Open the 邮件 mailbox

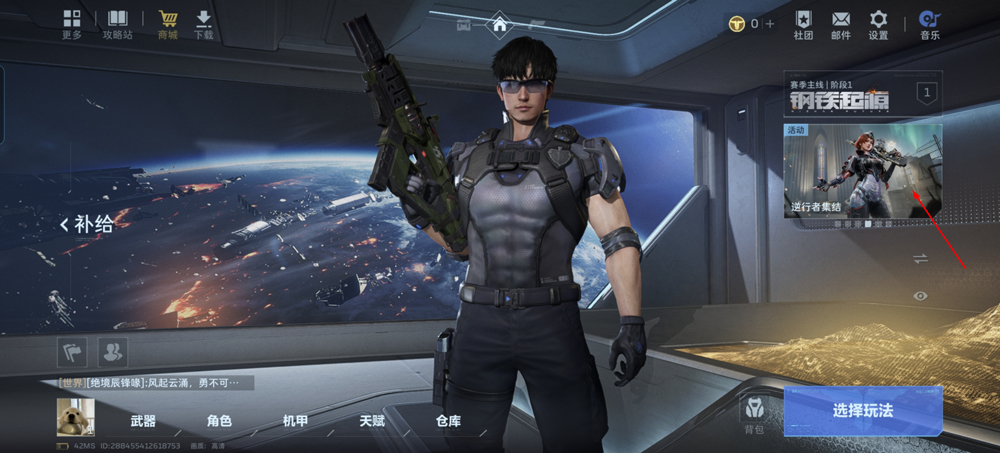coord(840,24)
